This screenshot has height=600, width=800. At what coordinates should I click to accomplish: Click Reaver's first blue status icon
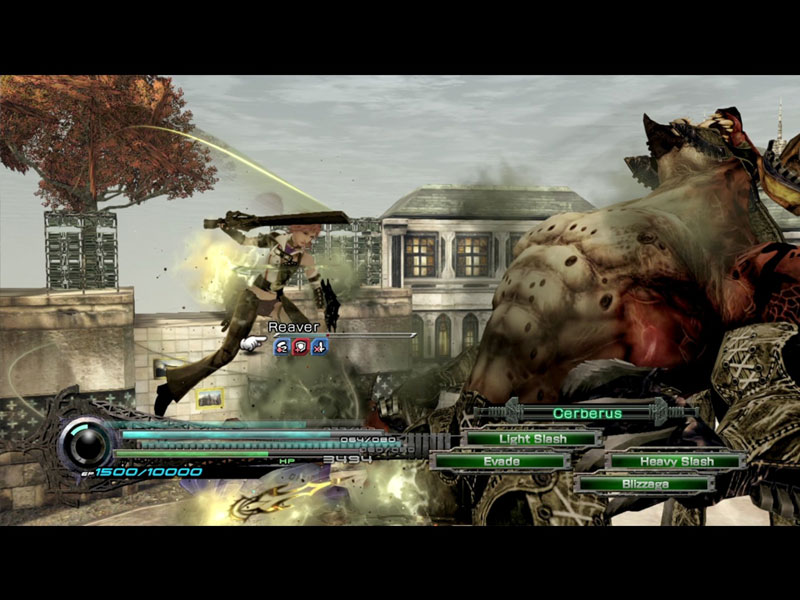(281, 347)
